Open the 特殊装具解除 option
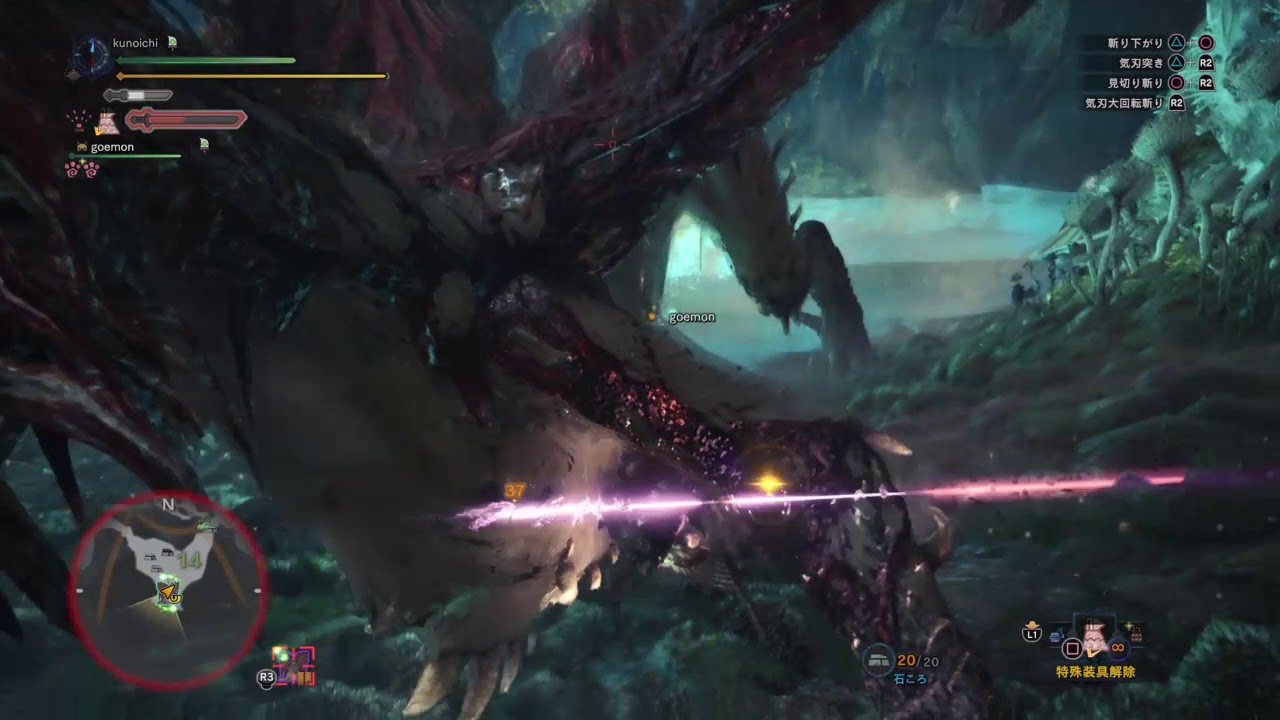Screen dimensions: 1280x720 1096,670
